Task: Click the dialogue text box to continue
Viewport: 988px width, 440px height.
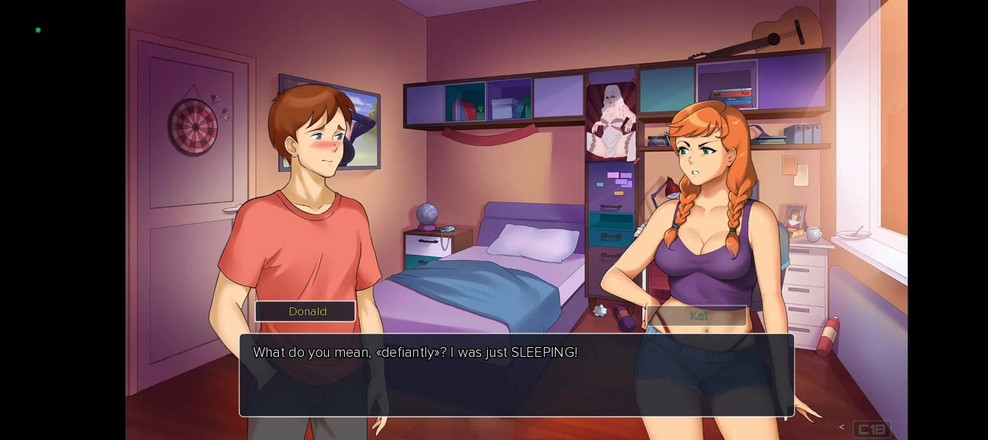Action: [516, 375]
